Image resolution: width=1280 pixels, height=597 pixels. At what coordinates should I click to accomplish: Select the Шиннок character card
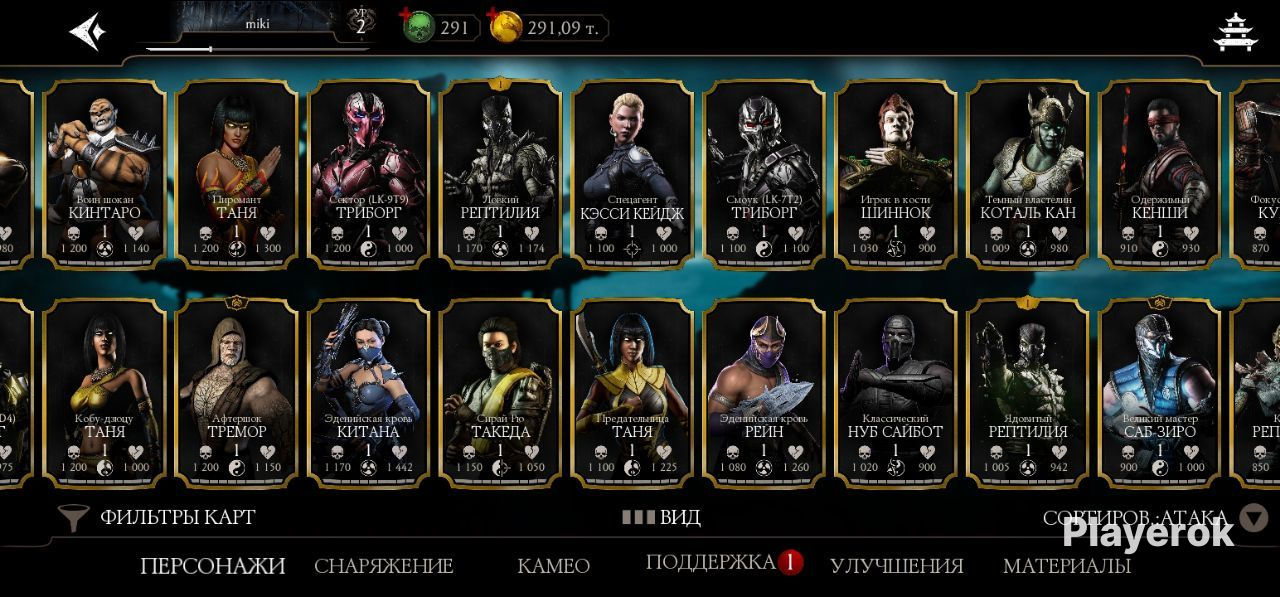(896, 174)
